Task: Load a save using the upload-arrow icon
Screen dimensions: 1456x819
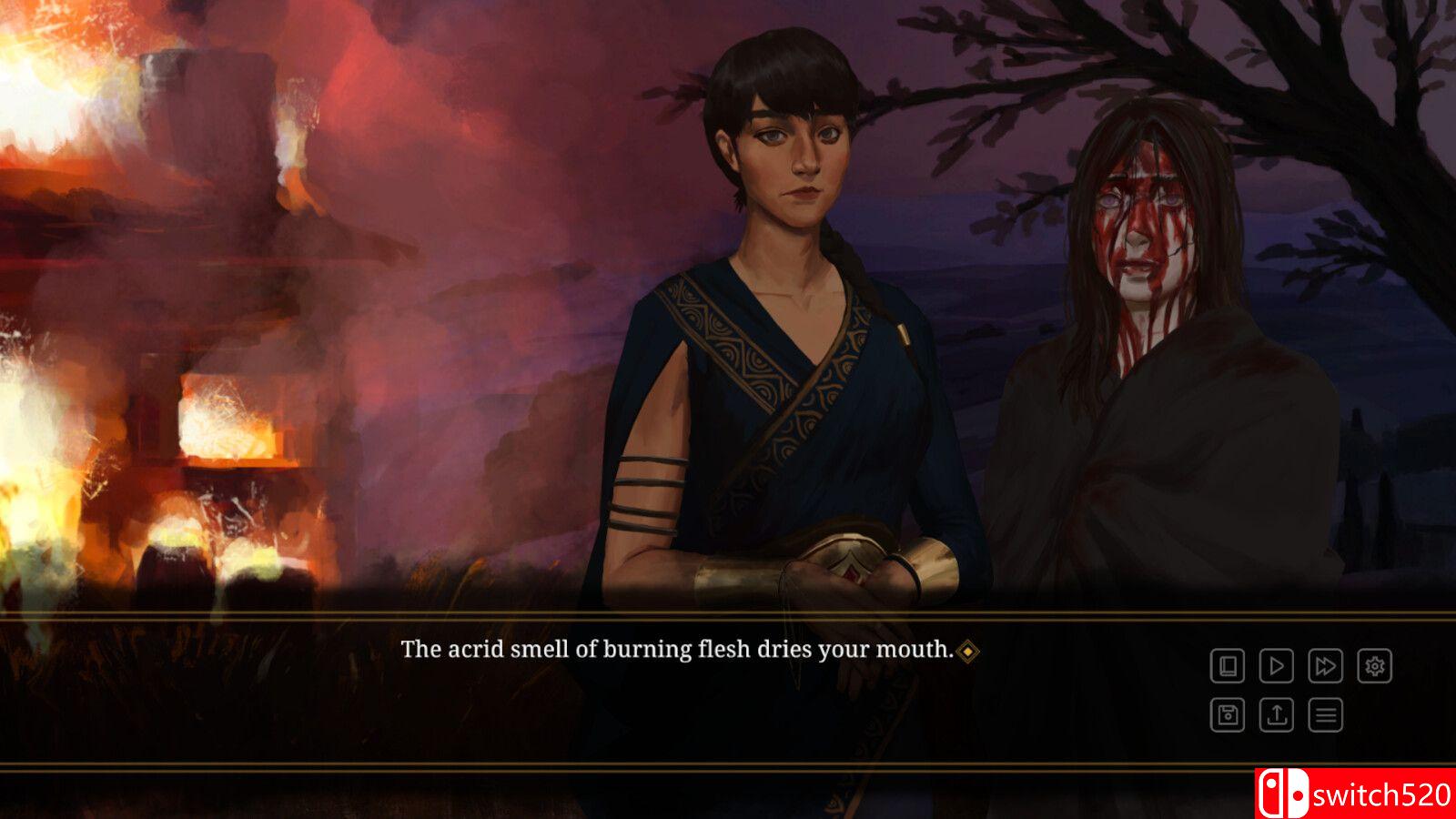Action: pos(1276,715)
